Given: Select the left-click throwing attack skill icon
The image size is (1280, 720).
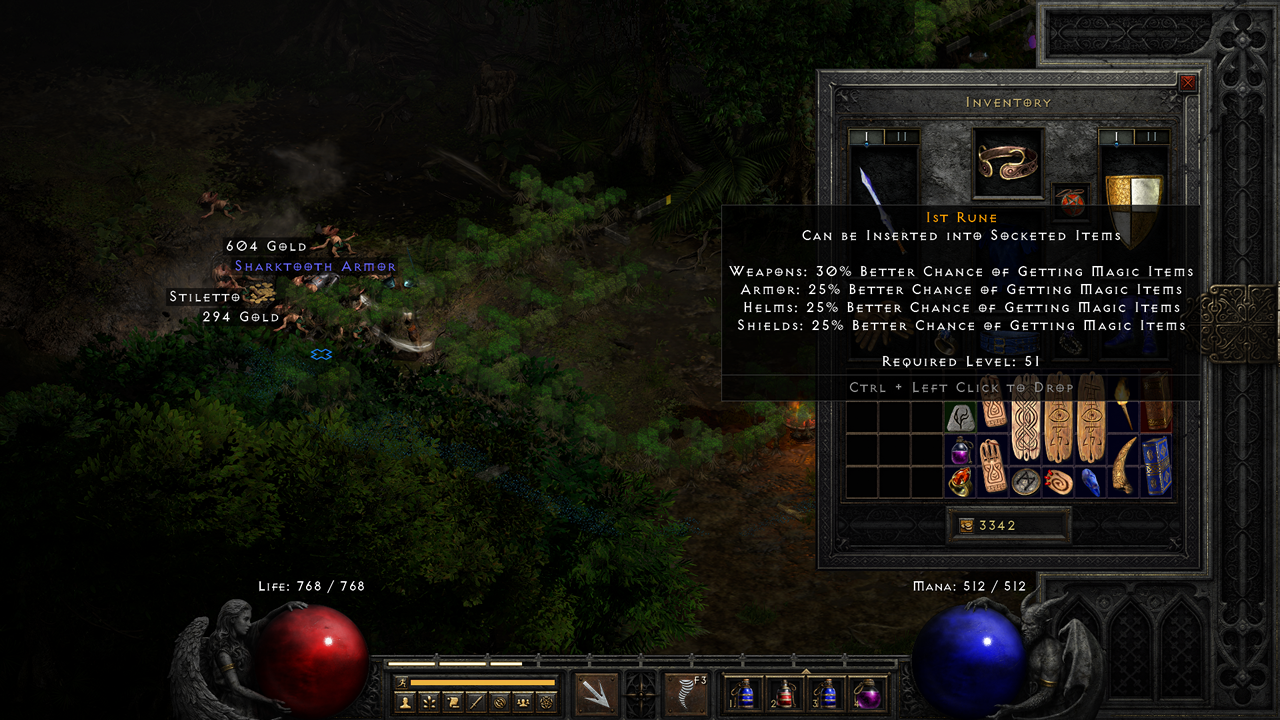Looking at the screenshot, I should [596, 692].
